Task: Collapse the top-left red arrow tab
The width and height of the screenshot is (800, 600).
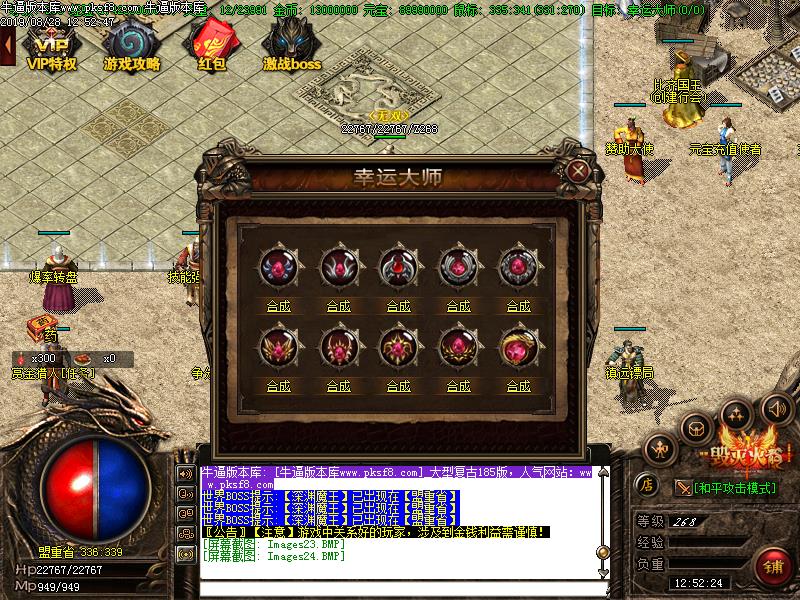Action: click(x=7, y=45)
